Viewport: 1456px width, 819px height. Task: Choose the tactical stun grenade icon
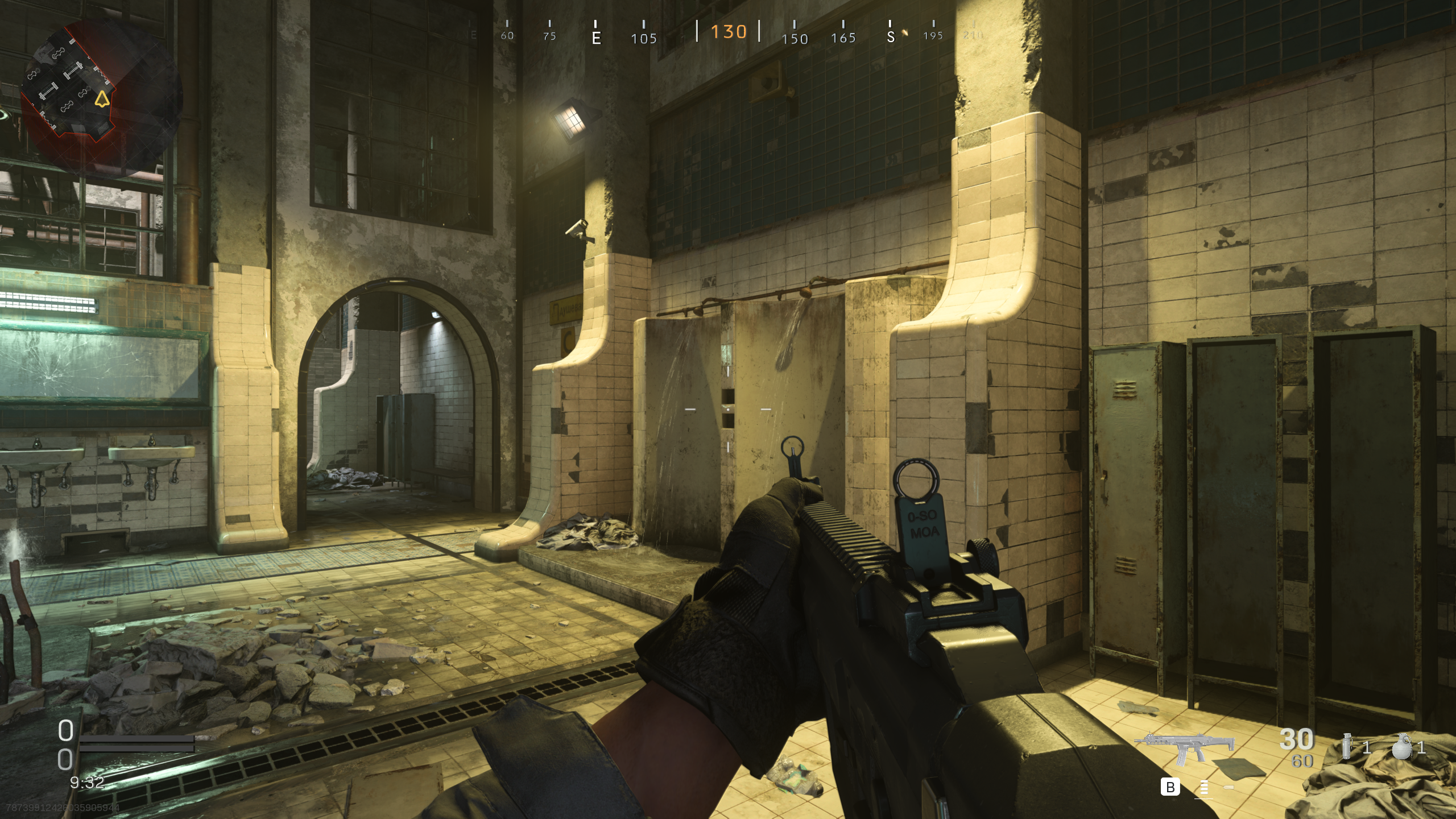1346,746
